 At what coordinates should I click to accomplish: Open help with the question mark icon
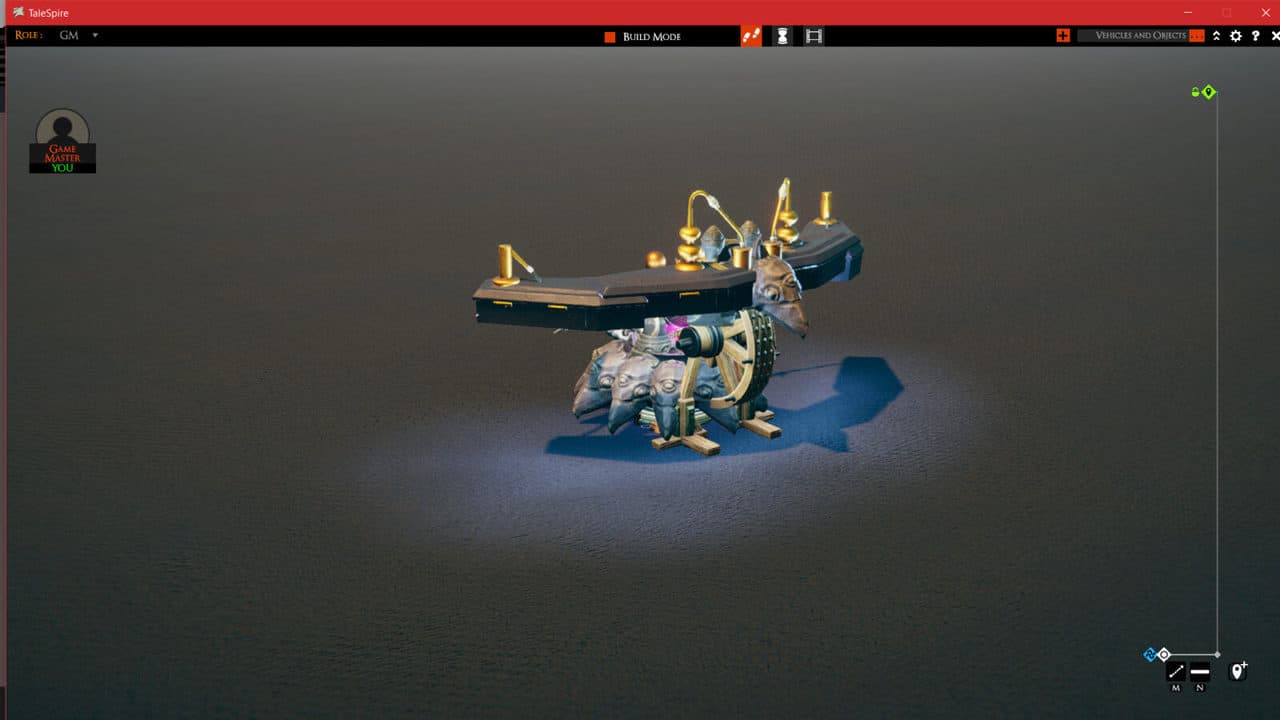(x=1256, y=36)
